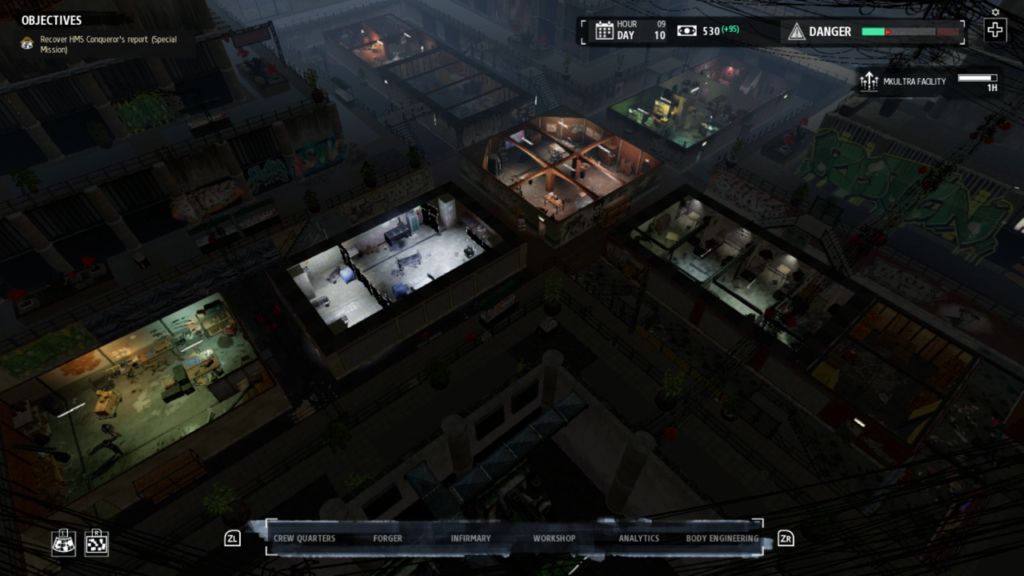Click the calendar day icon
The height and width of the screenshot is (576, 1024).
604,30
